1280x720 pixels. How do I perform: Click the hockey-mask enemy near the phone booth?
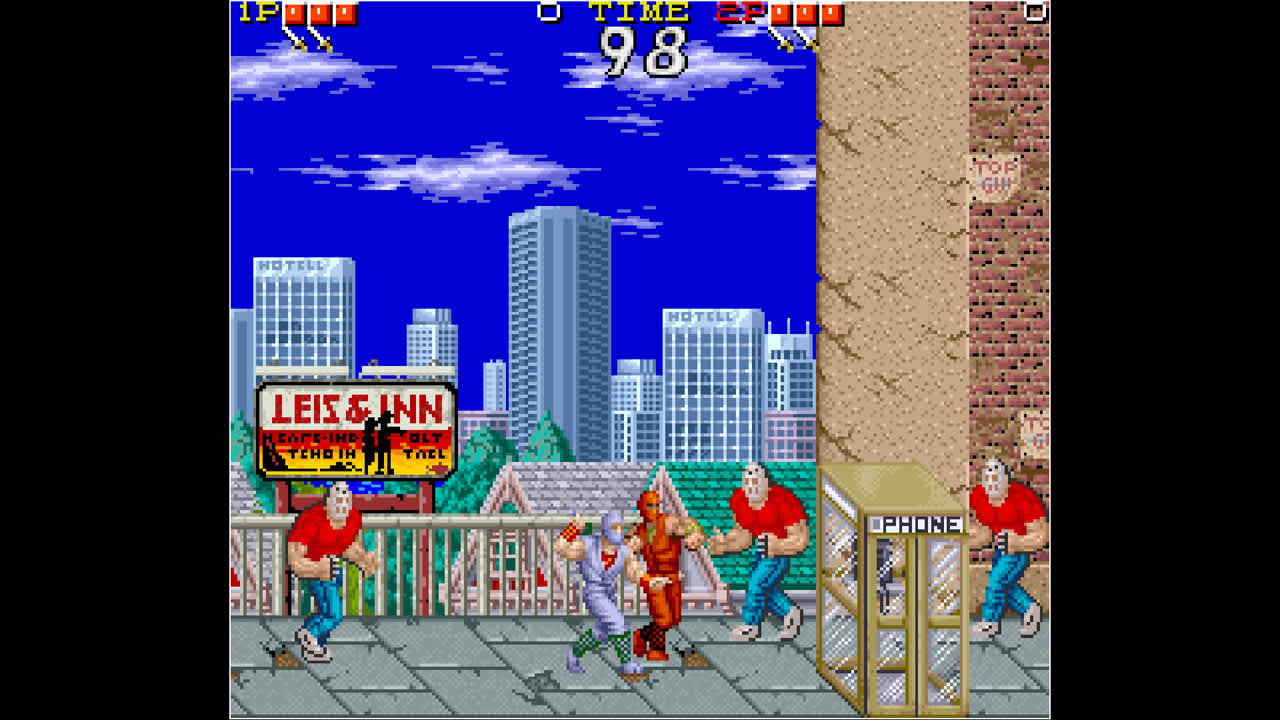[759, 550]
